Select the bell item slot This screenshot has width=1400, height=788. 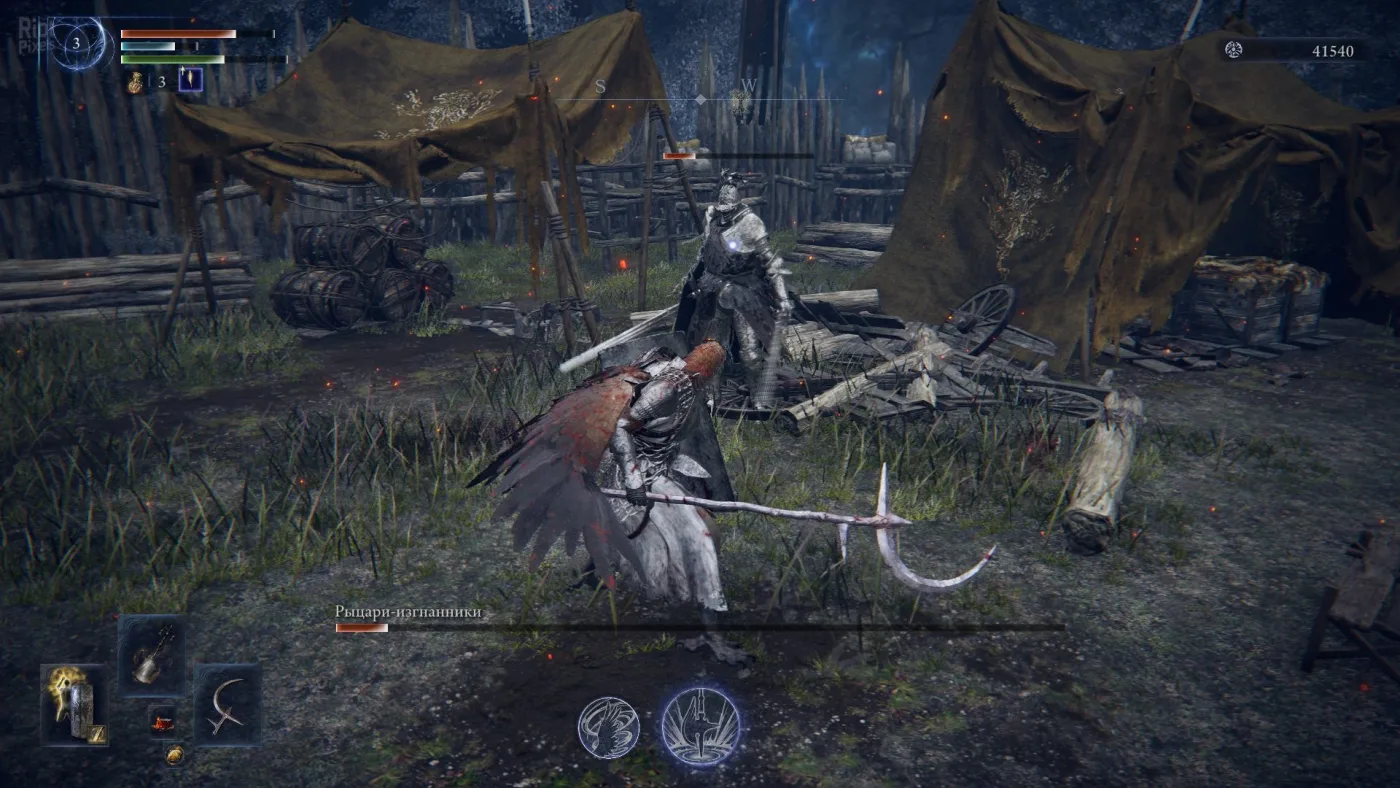pyautogui.click(x=151, y=654)
